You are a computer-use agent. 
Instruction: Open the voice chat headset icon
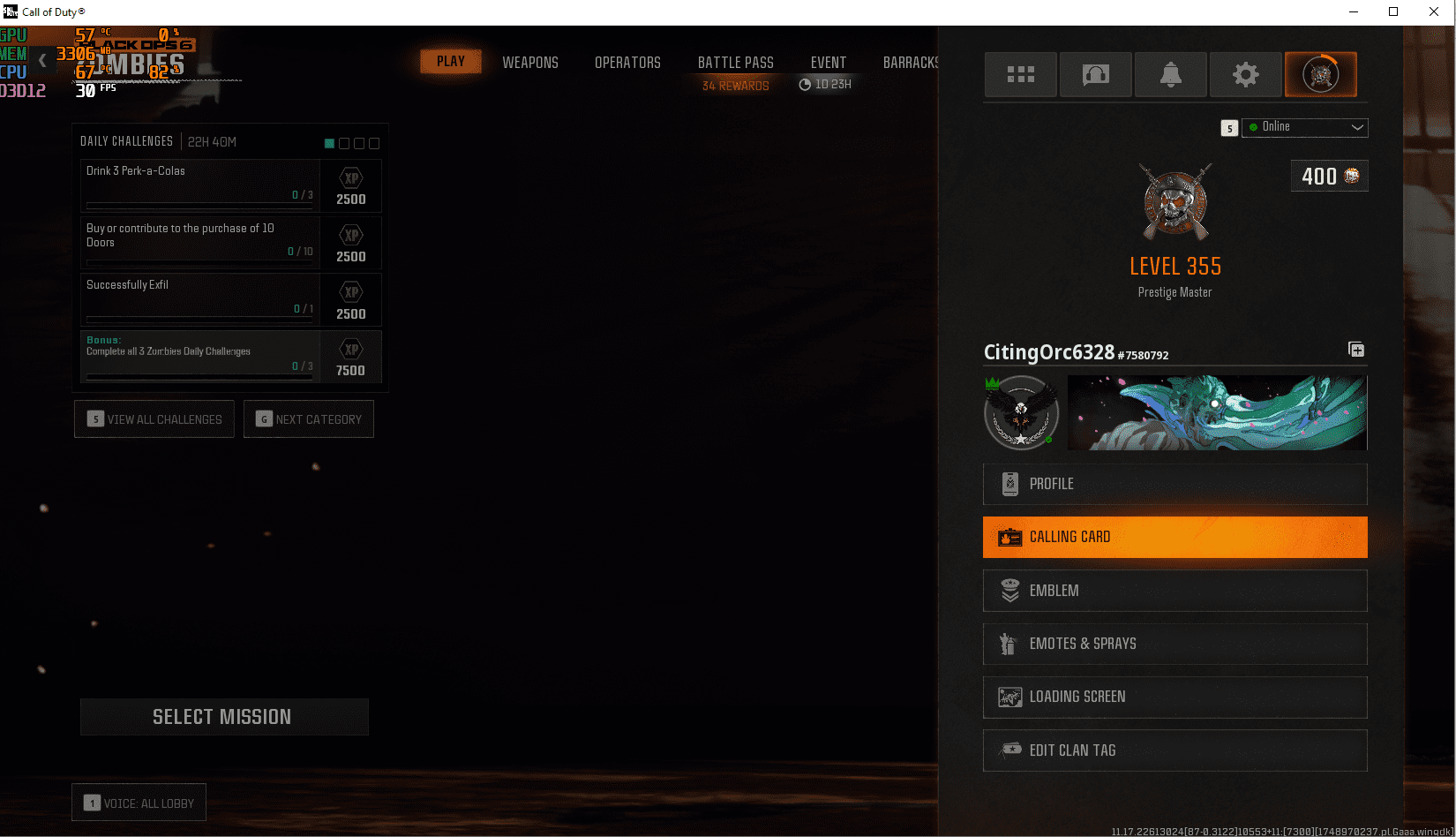click(x=1095, y=74)
